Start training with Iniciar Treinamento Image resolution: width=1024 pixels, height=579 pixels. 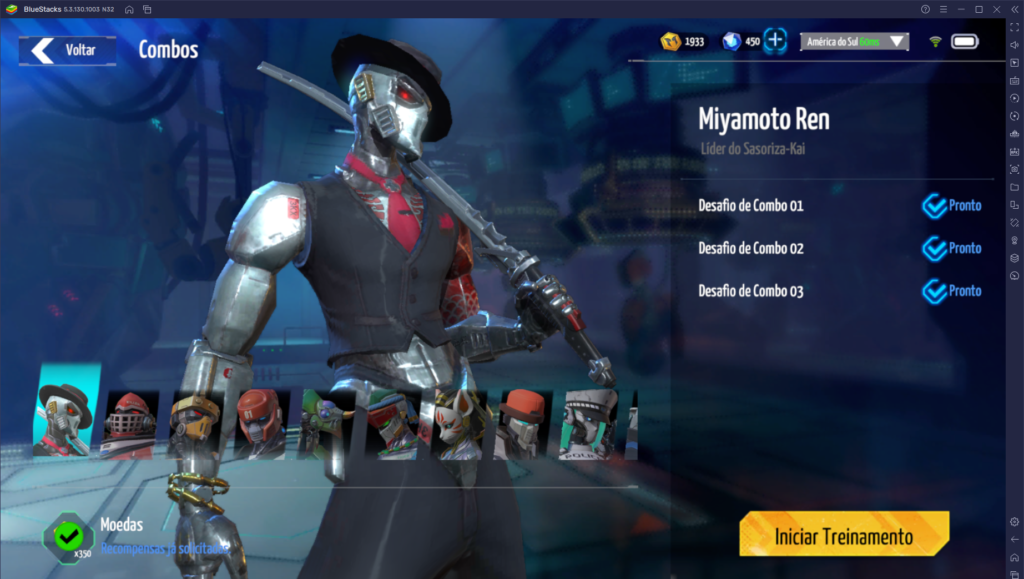click(x=843, y=536)
